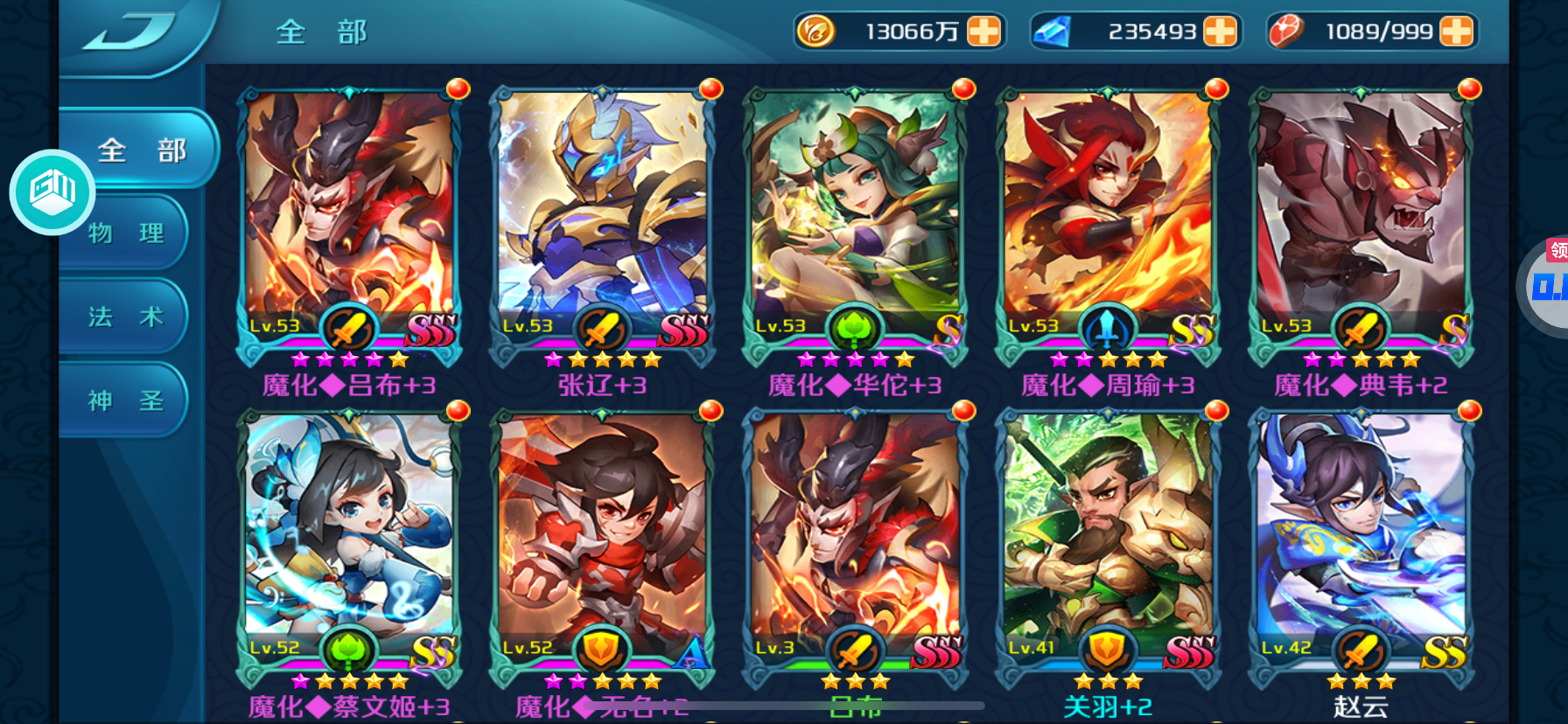Screen dimensions: 1568x724
Task: Show the 神圣 category tab
Action: click(127, 400)
